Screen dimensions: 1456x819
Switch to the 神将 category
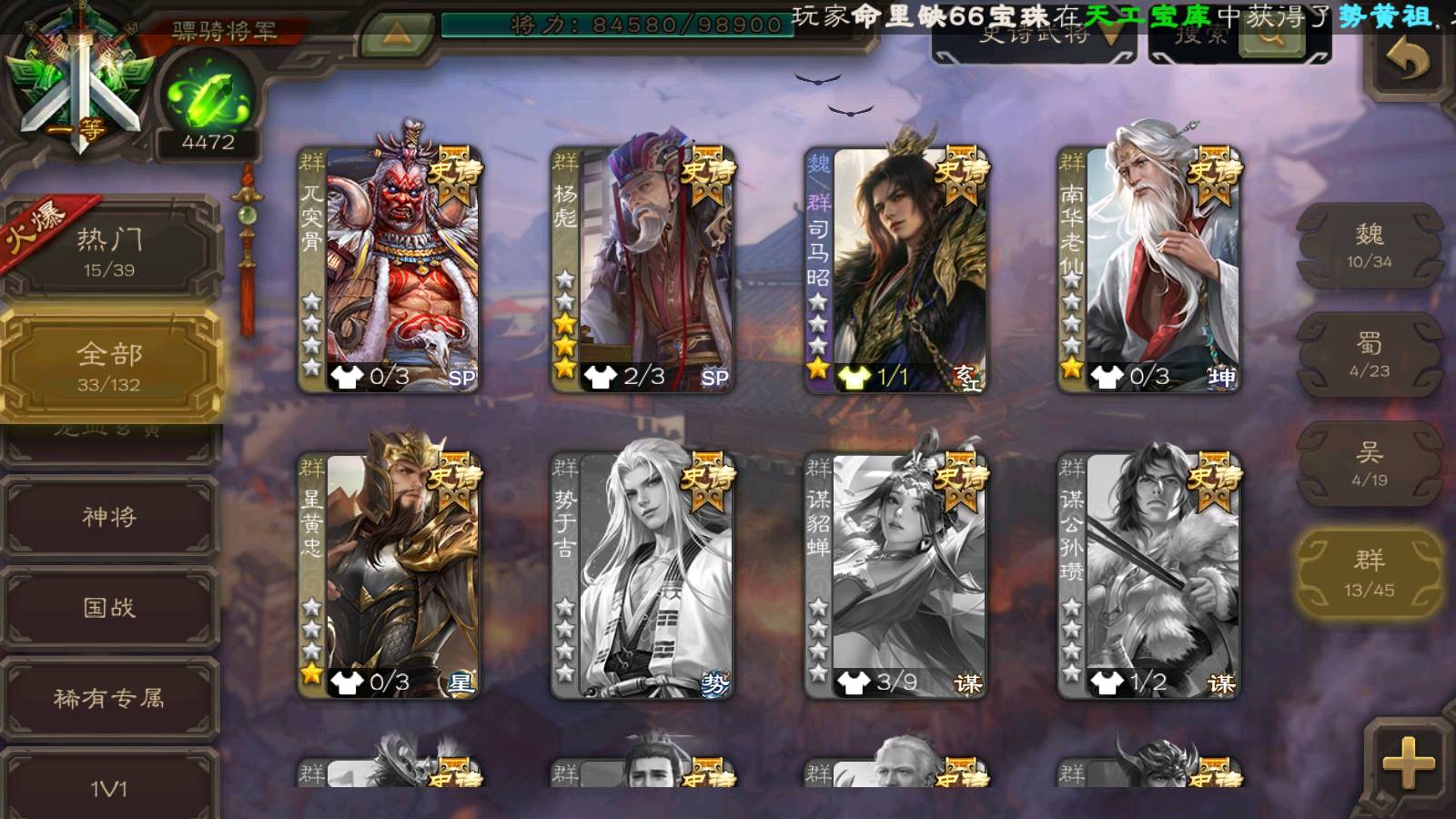tap(109, 516)
